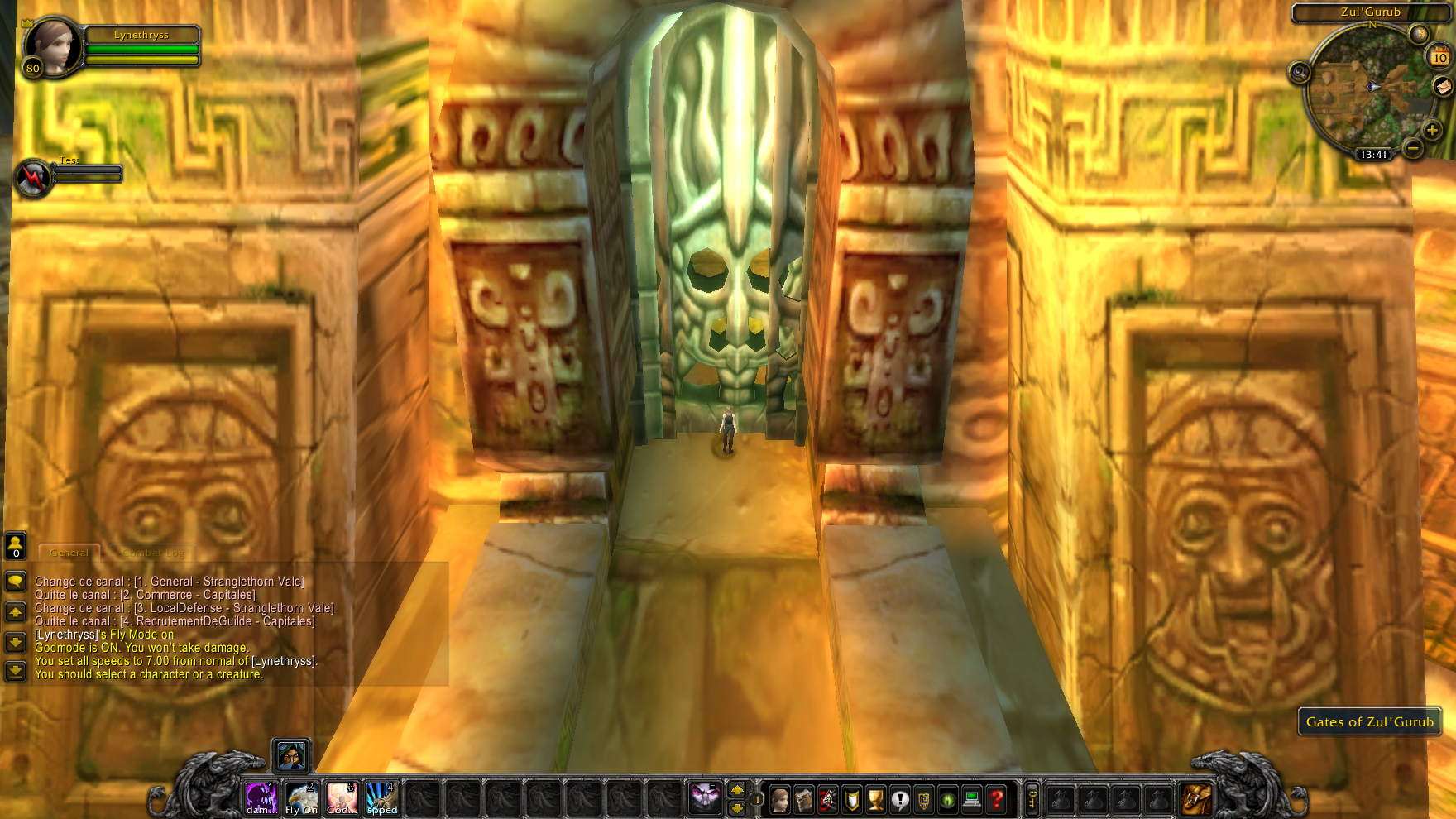The image size is (1456, 819).
Task: Switch to the Combat Log tab
Action: 154,552
